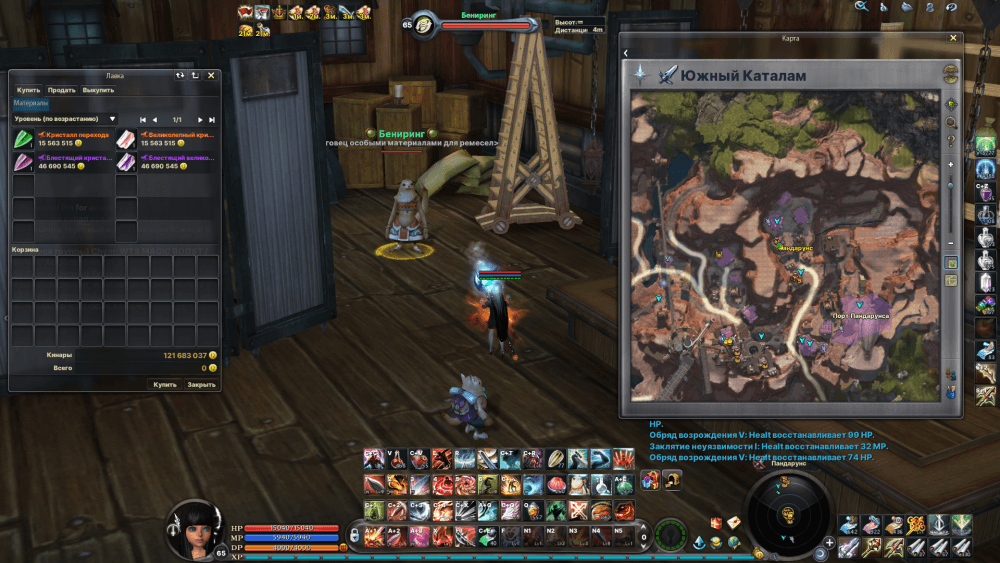This screenshot has width=1000, height=563.
Task: Open the Материалы category tab
Action: [30, 103]
